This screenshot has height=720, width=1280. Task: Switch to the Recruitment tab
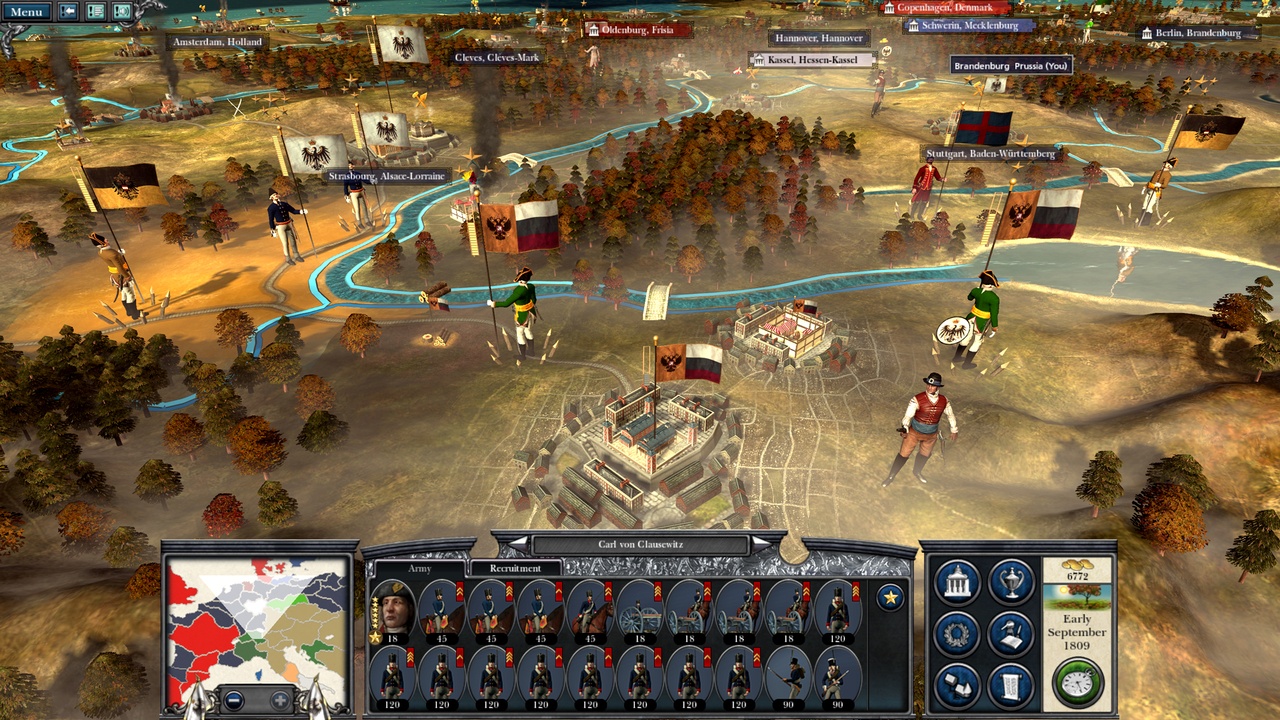[x=515, y=568]
